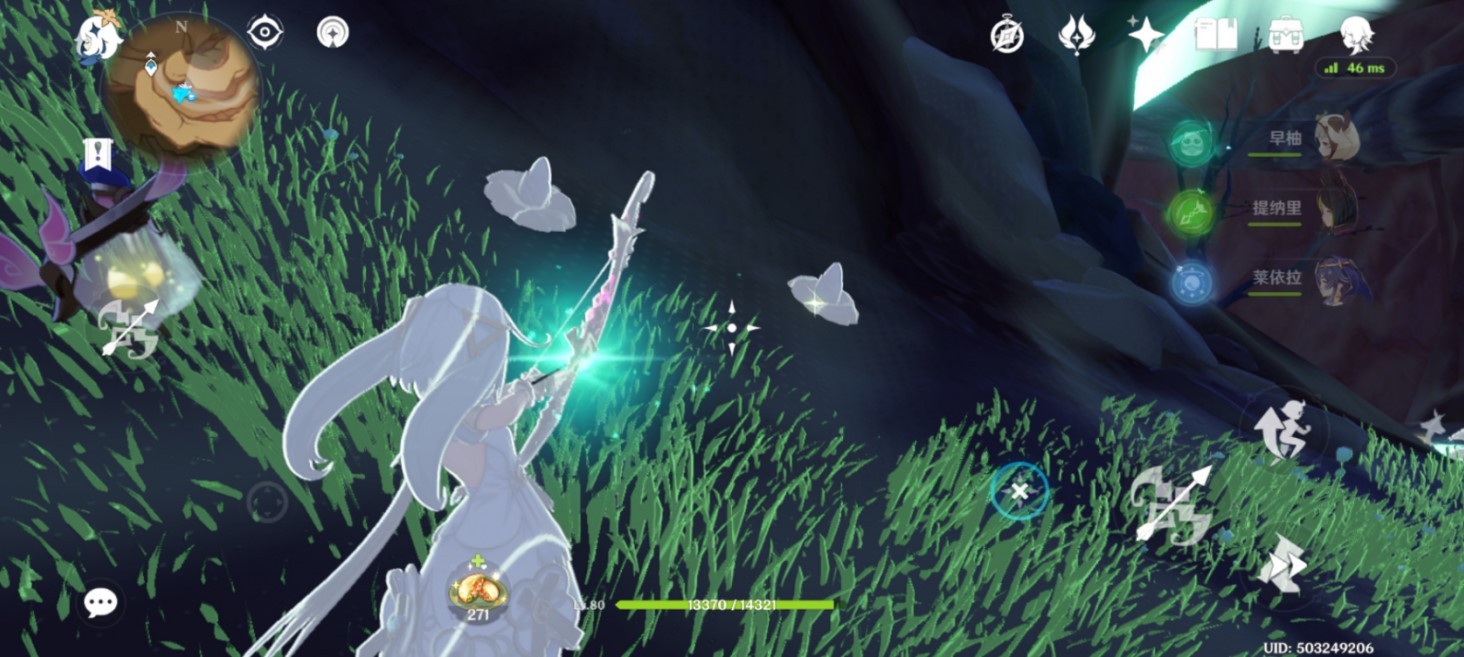Open the Paimon main menu
Screen dimensions: 1464x657
(99, 37)
